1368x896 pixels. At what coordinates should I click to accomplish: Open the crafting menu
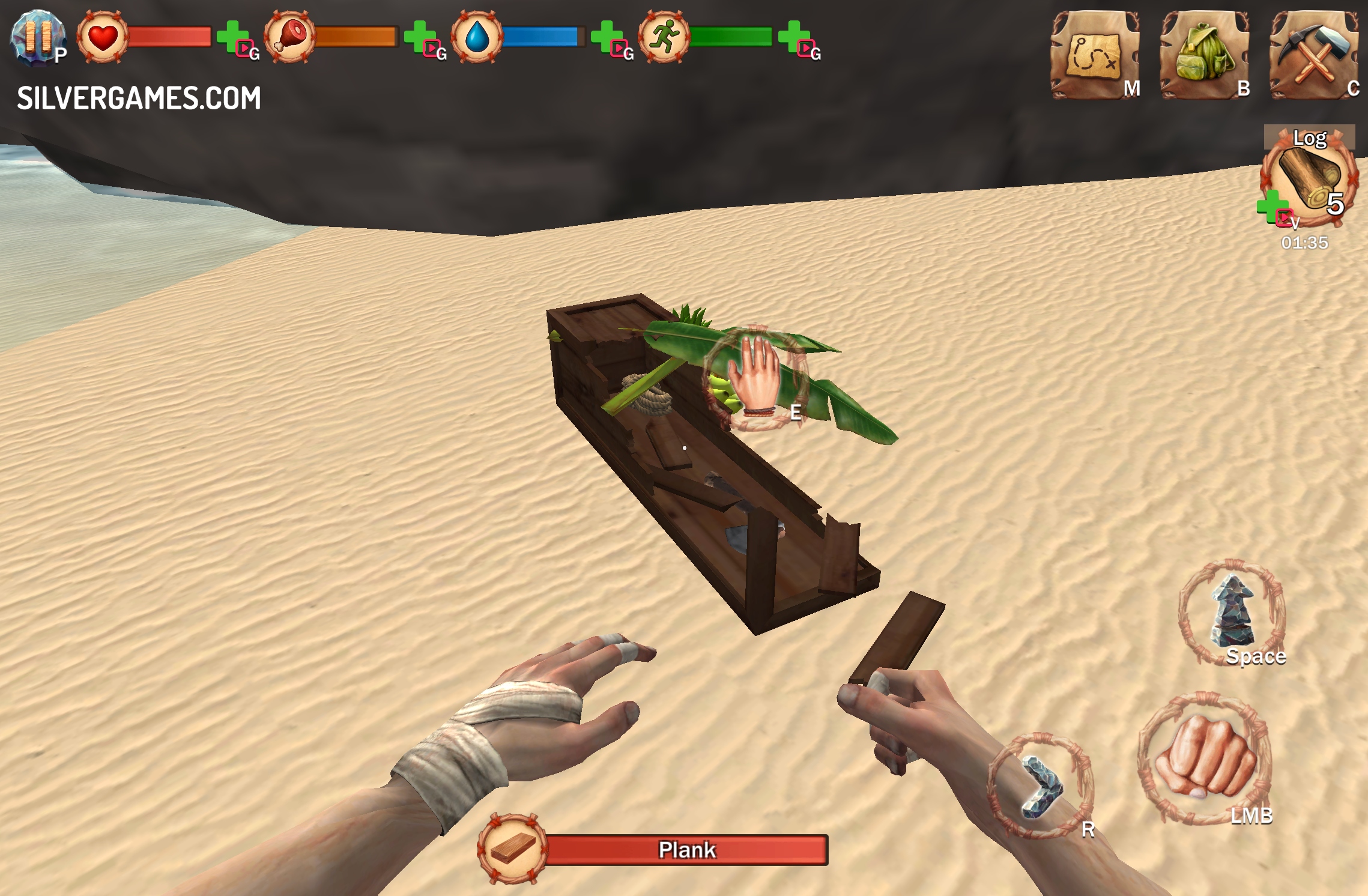[x=1313, y=55]
